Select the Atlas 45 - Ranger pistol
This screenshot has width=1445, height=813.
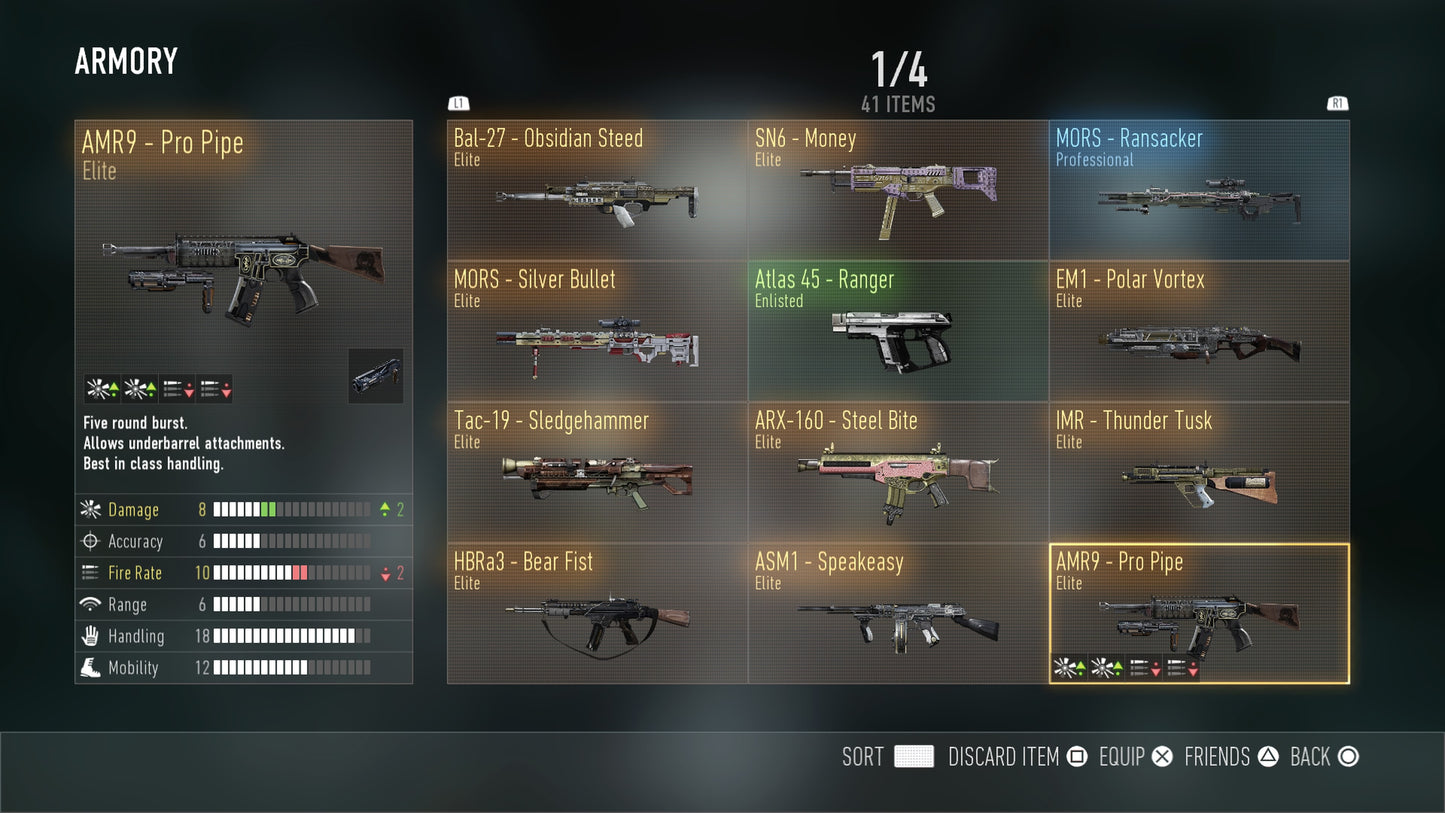point(897,331)
